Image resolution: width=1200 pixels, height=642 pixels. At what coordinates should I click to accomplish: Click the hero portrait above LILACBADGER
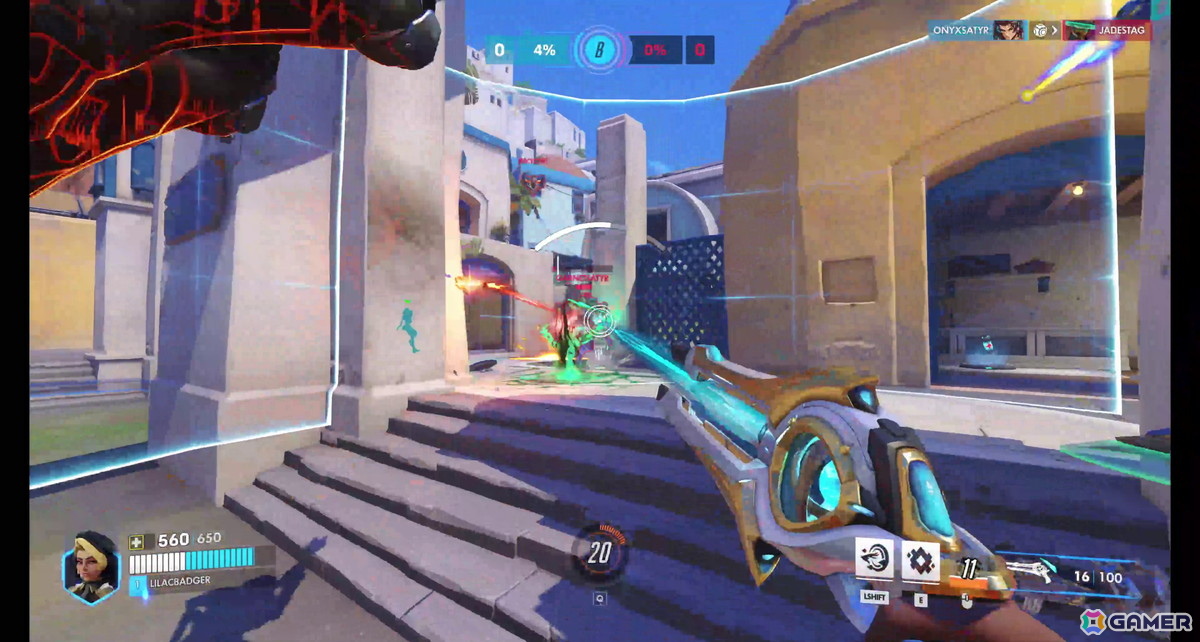click(92, 565)
